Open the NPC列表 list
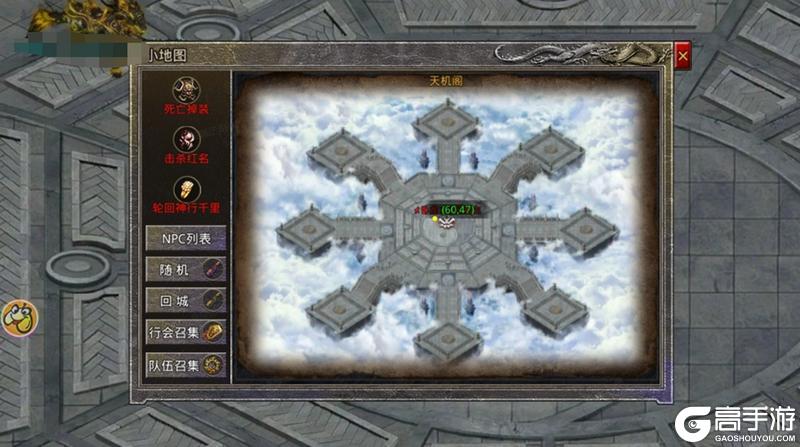The width and height of the screenshot is (800, 447). click(x=187, y=238)
